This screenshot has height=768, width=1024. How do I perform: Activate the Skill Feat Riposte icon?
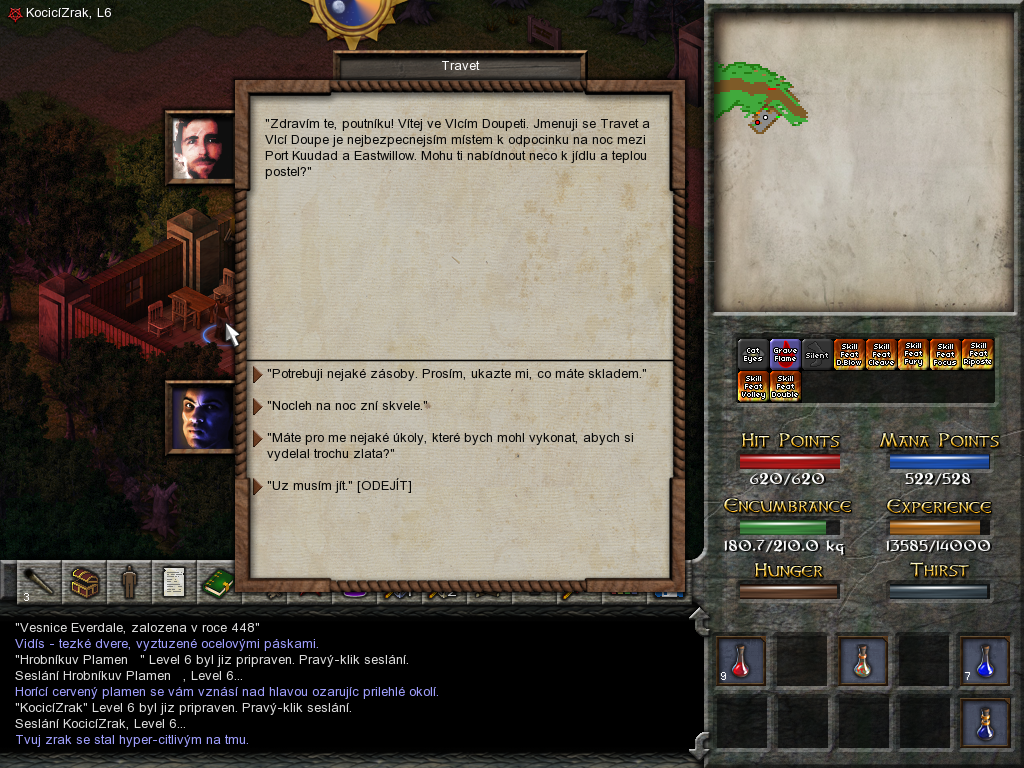(x=977, y=354)
